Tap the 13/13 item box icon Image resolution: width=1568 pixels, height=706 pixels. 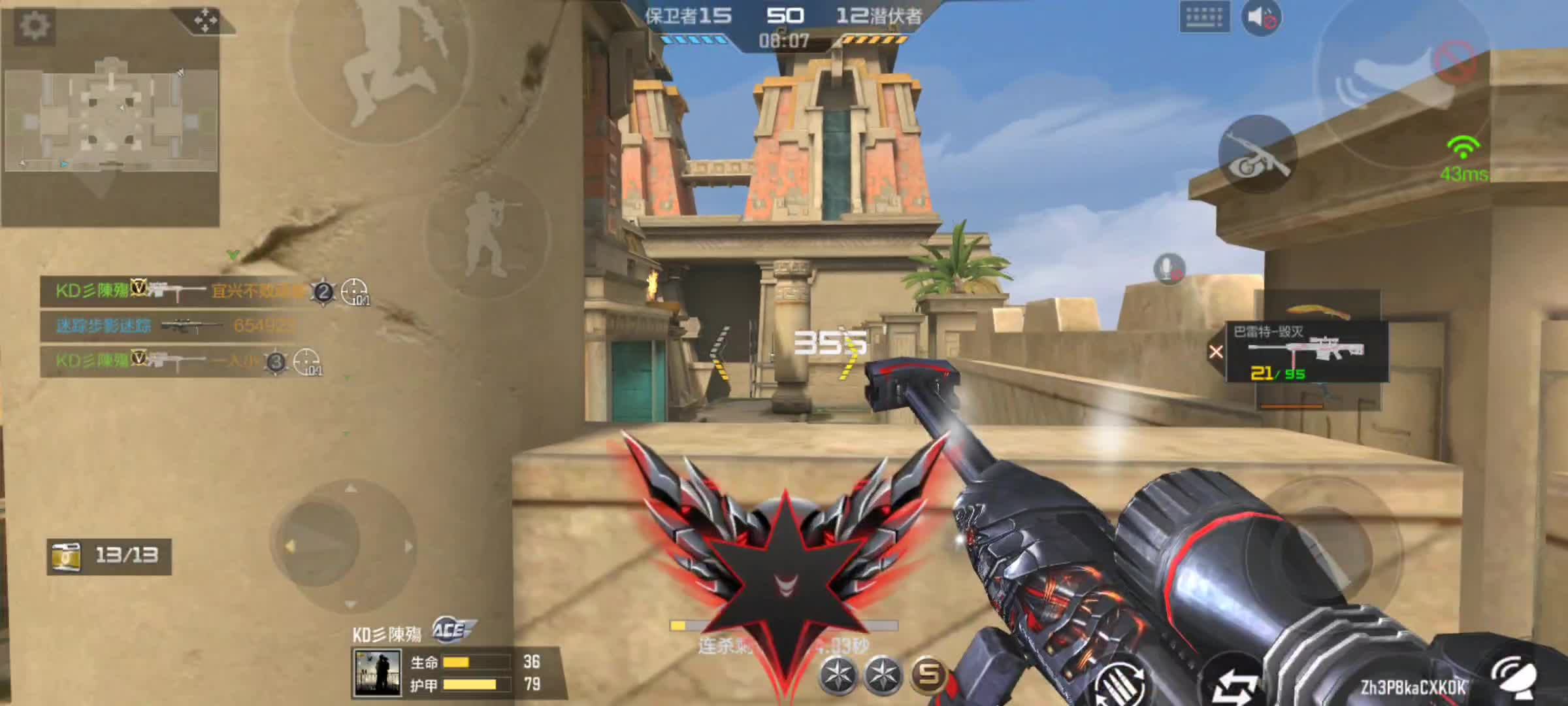[x=67, y=556]
